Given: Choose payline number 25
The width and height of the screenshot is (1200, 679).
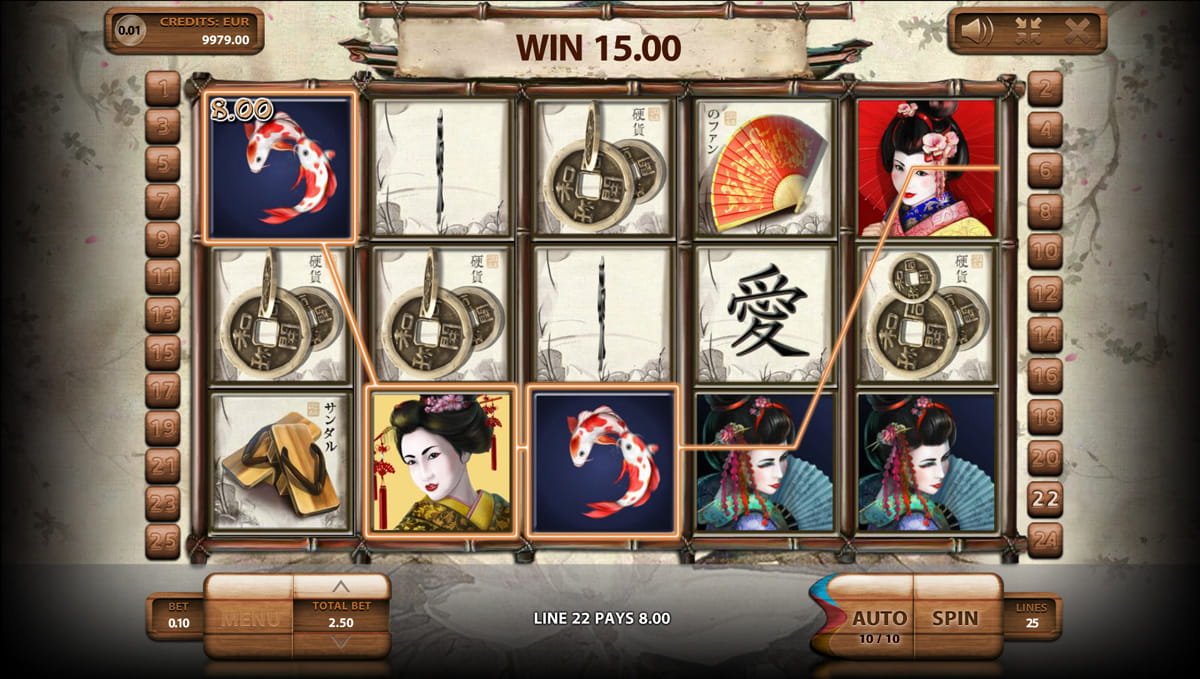Looking at the screenshot, I should [x=162, y=541].
